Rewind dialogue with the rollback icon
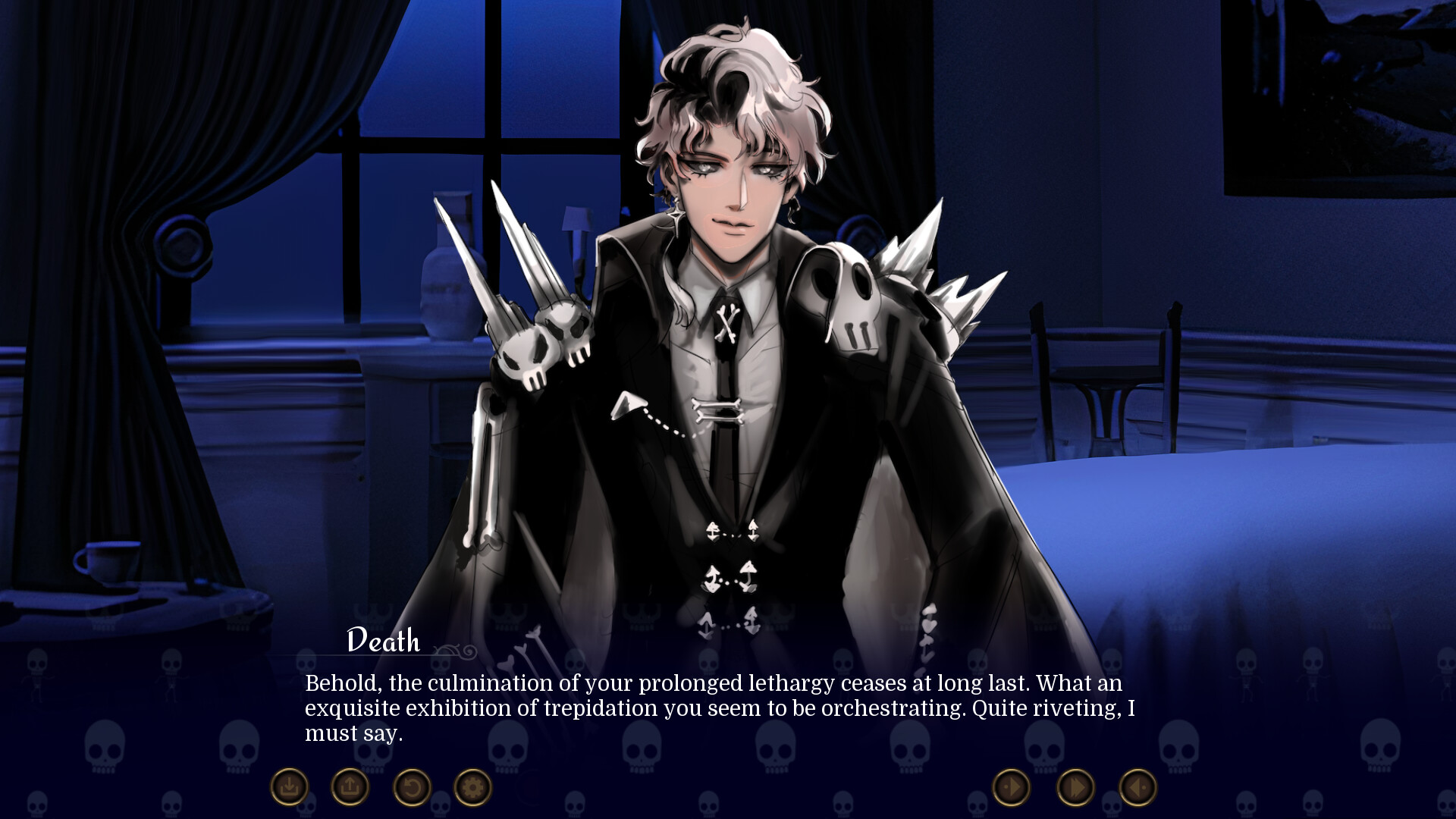The height and width of the screenshot is (819, 1456). coord(410,787)
